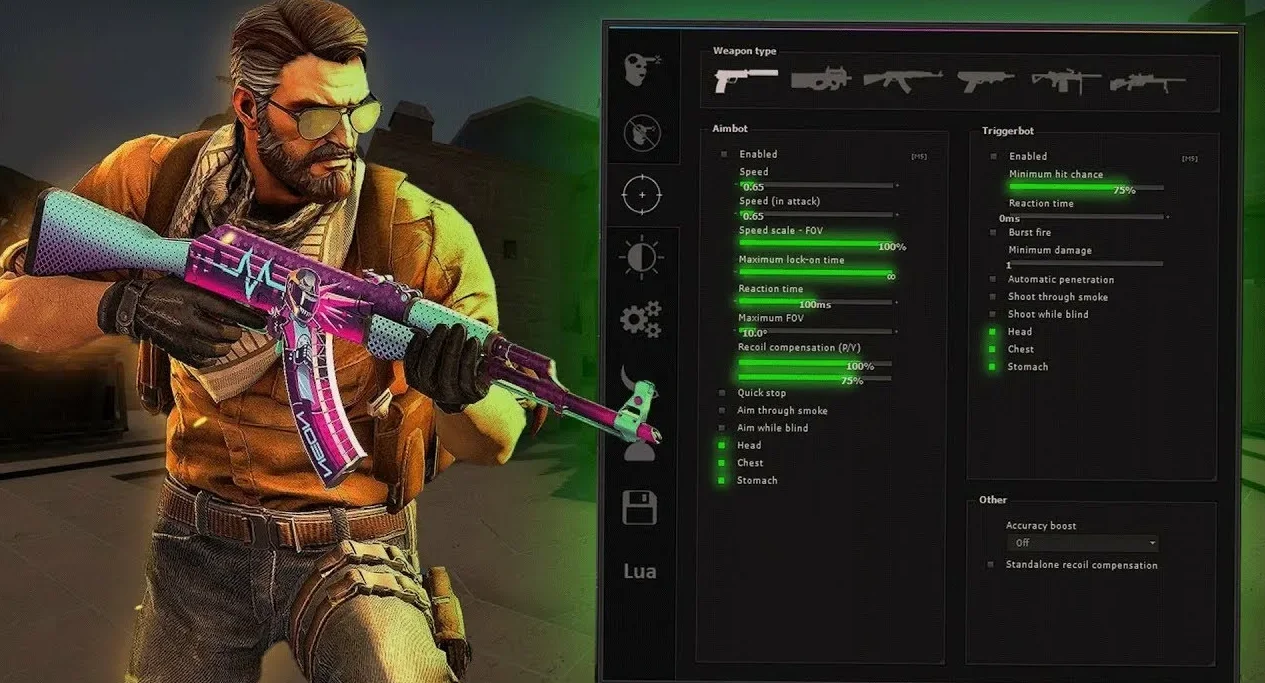The image size is (1265, 683).
Task: Turn on Burst fire
Action: click(993, 233)
